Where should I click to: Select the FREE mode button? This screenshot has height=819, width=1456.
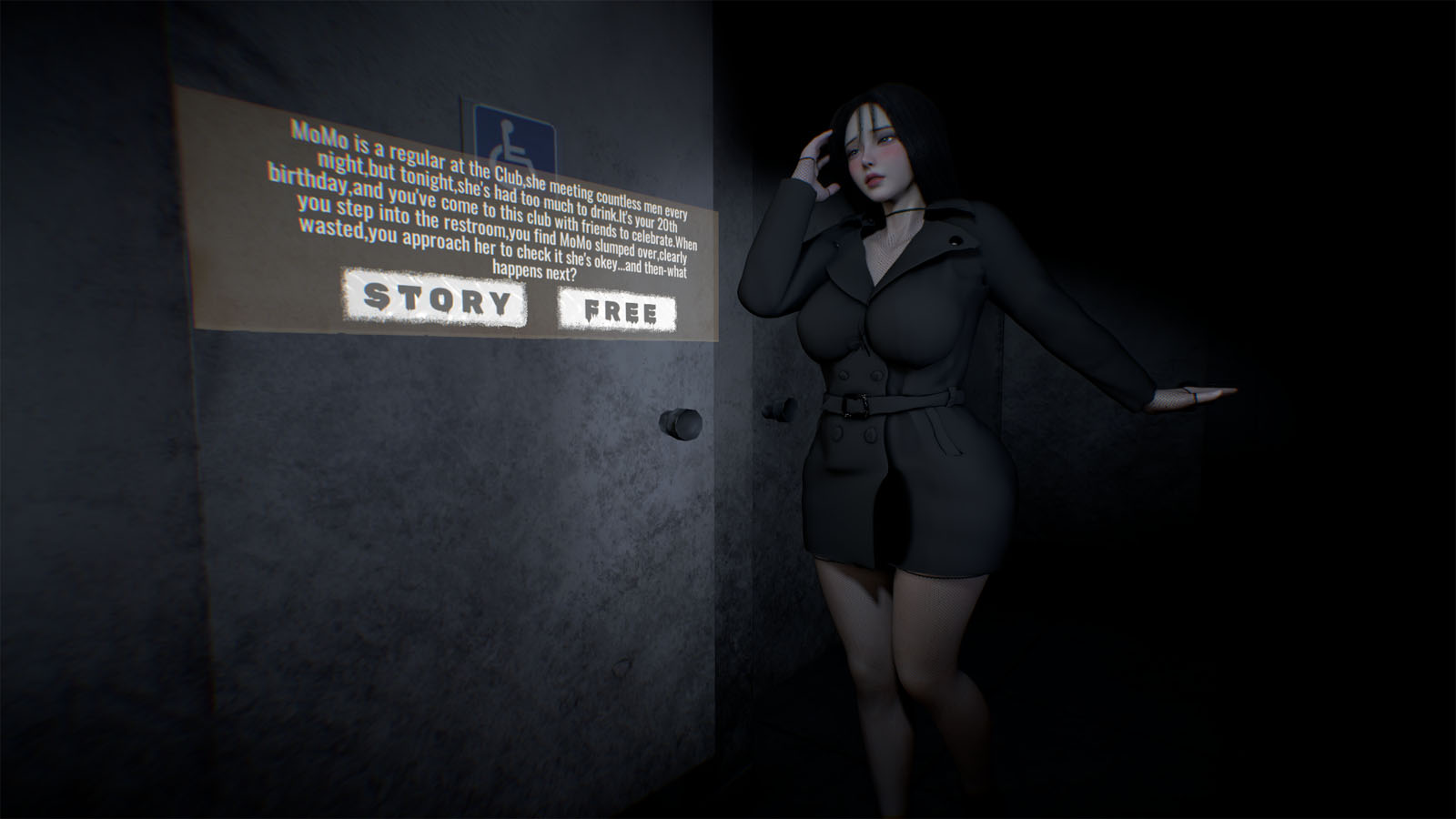(617, 311)
